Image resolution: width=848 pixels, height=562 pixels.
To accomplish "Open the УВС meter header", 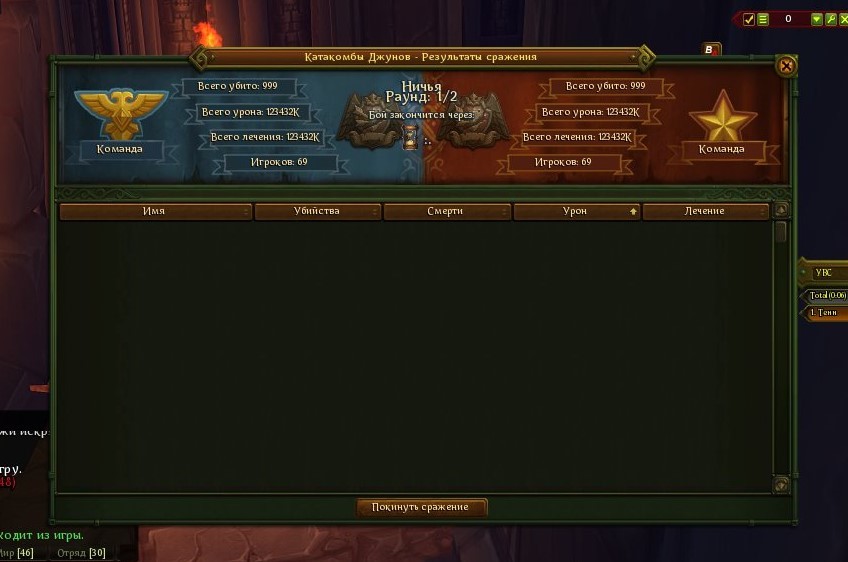I will [824, 272].
